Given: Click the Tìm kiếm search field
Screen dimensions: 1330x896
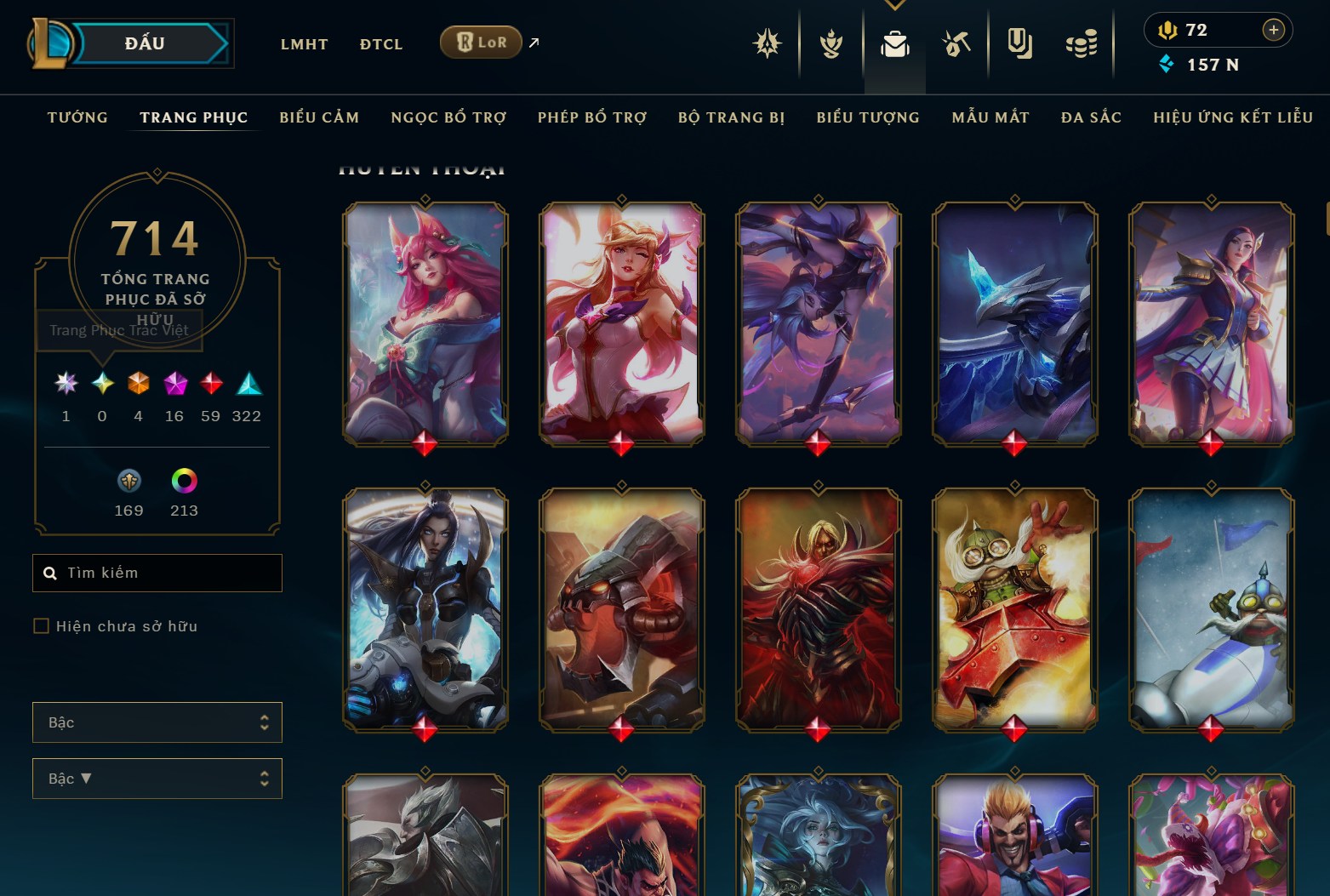Looking at the screenshot, I should point(157,573).
